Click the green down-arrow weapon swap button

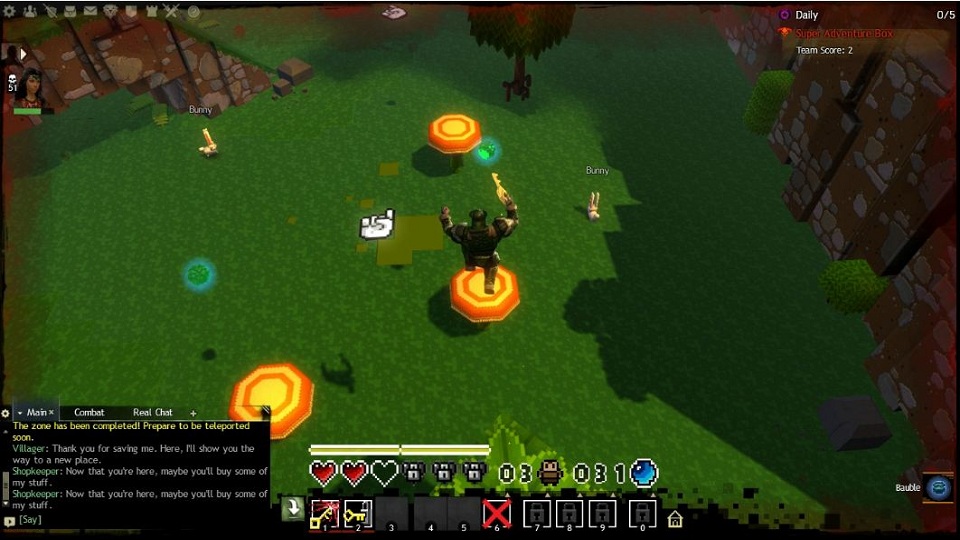coord(292,509)
